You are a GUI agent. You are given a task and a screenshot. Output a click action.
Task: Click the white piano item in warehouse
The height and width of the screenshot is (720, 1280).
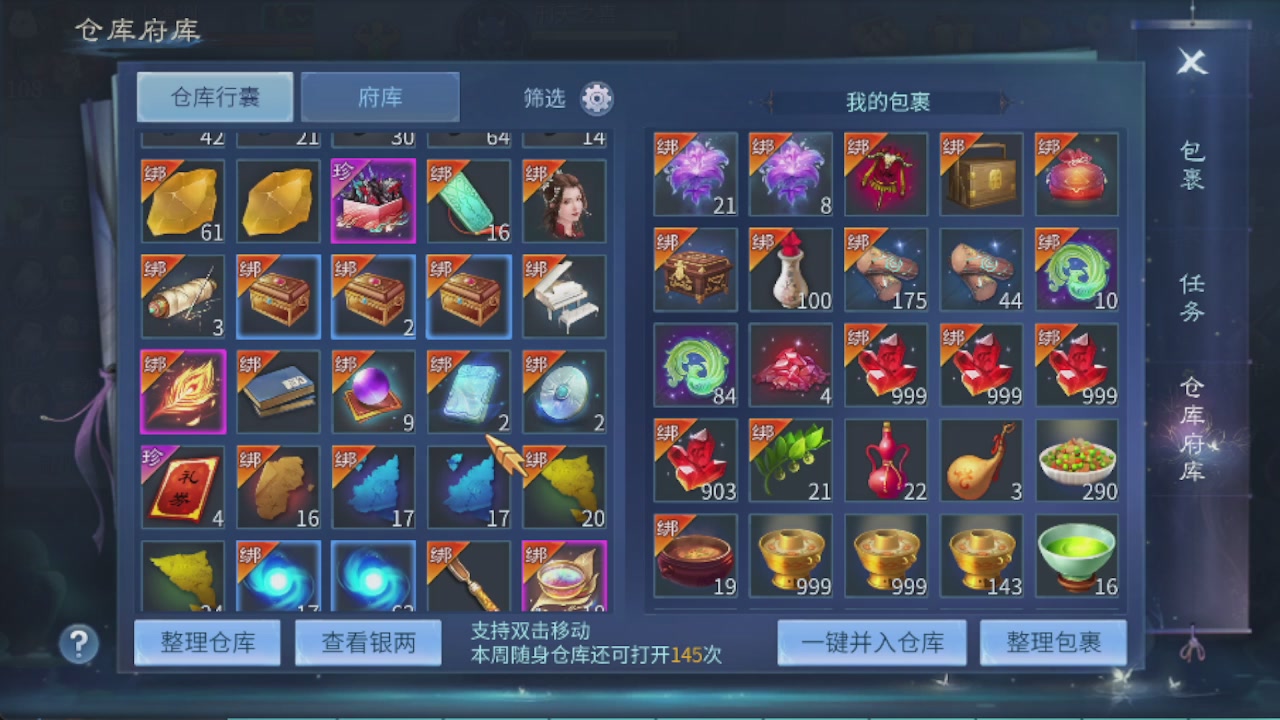(563, 291)
